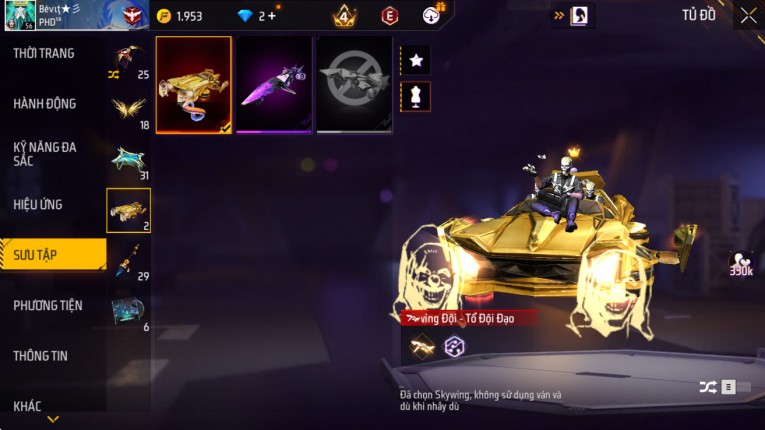Click the purple cube icon under the Skywing name
Image resolution: width=765 pixels, height=430 pixels.
click(x=454, y=345)
